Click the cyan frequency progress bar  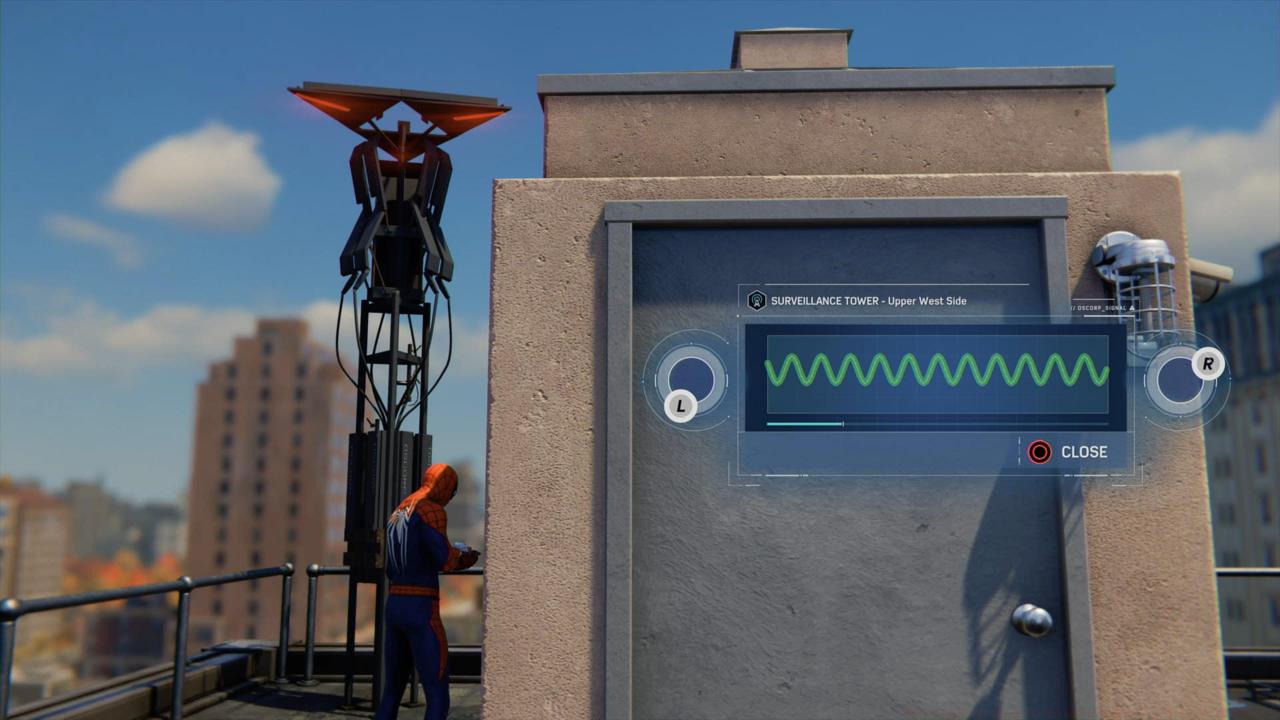[x=804, y=424]
